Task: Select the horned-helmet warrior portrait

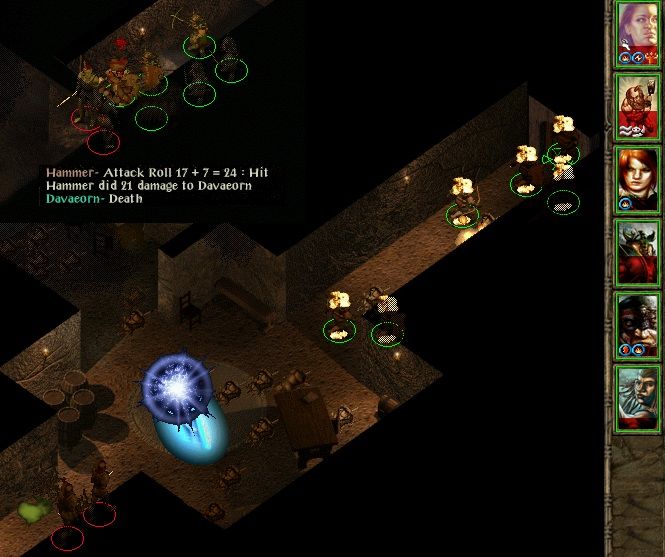Action: 636,253
